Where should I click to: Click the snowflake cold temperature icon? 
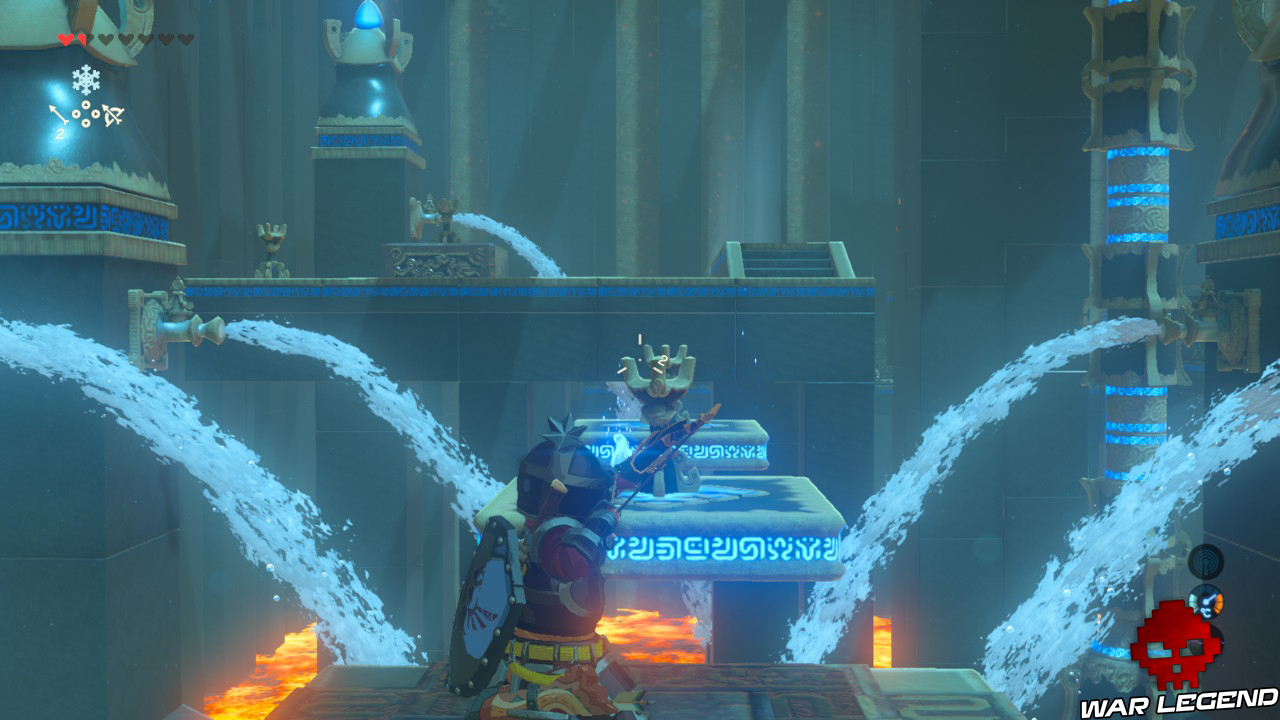click(86, 79)
